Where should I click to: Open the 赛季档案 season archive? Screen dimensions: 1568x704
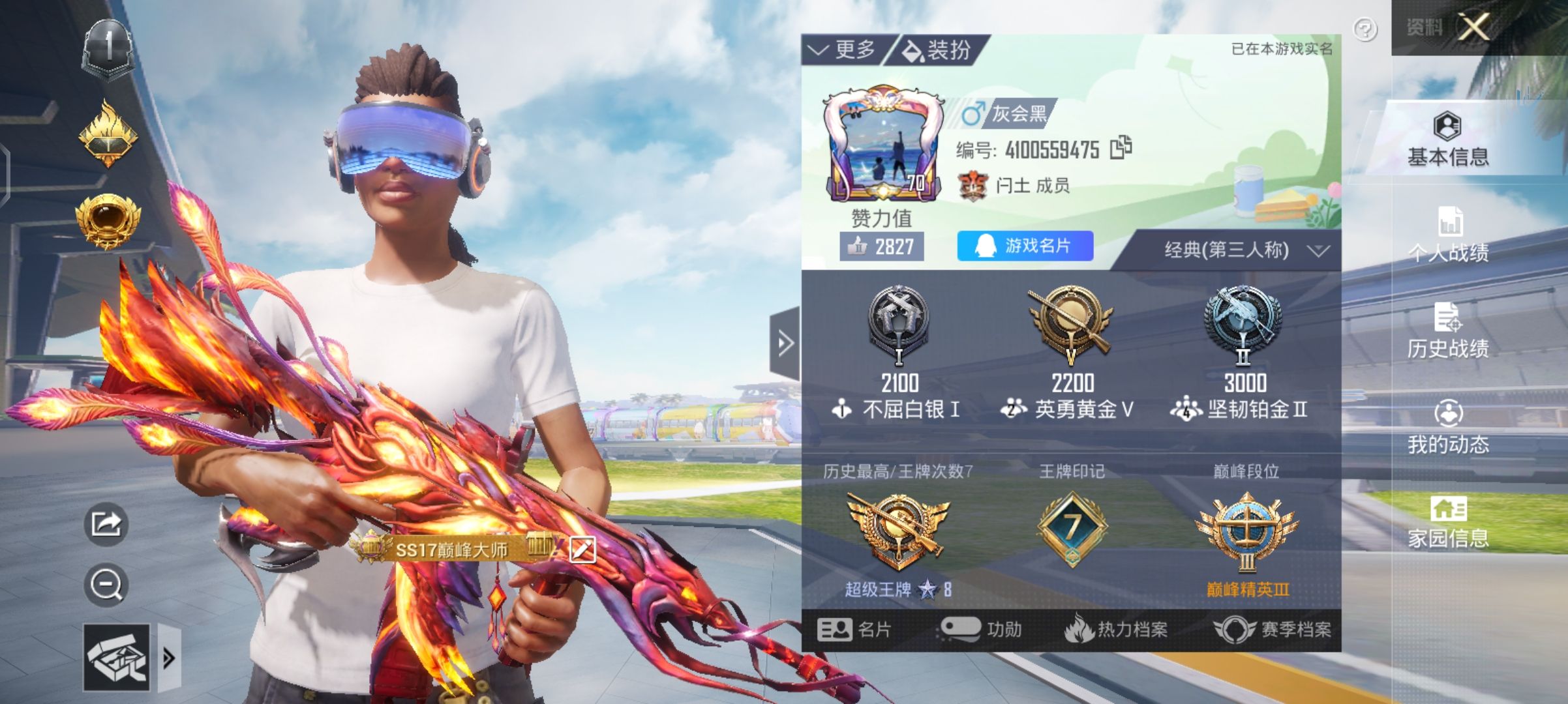1272,630
